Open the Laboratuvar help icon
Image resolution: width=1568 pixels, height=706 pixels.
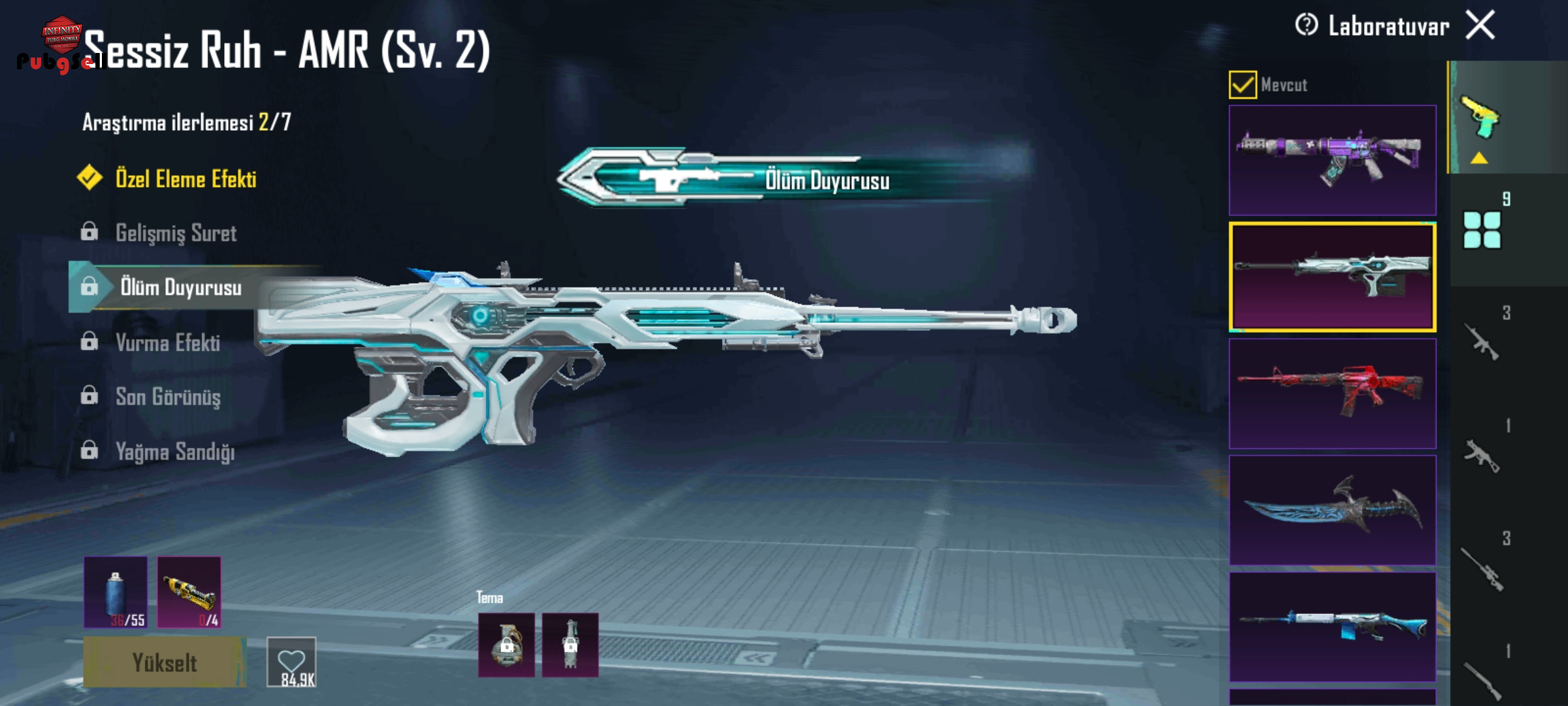1306,25
